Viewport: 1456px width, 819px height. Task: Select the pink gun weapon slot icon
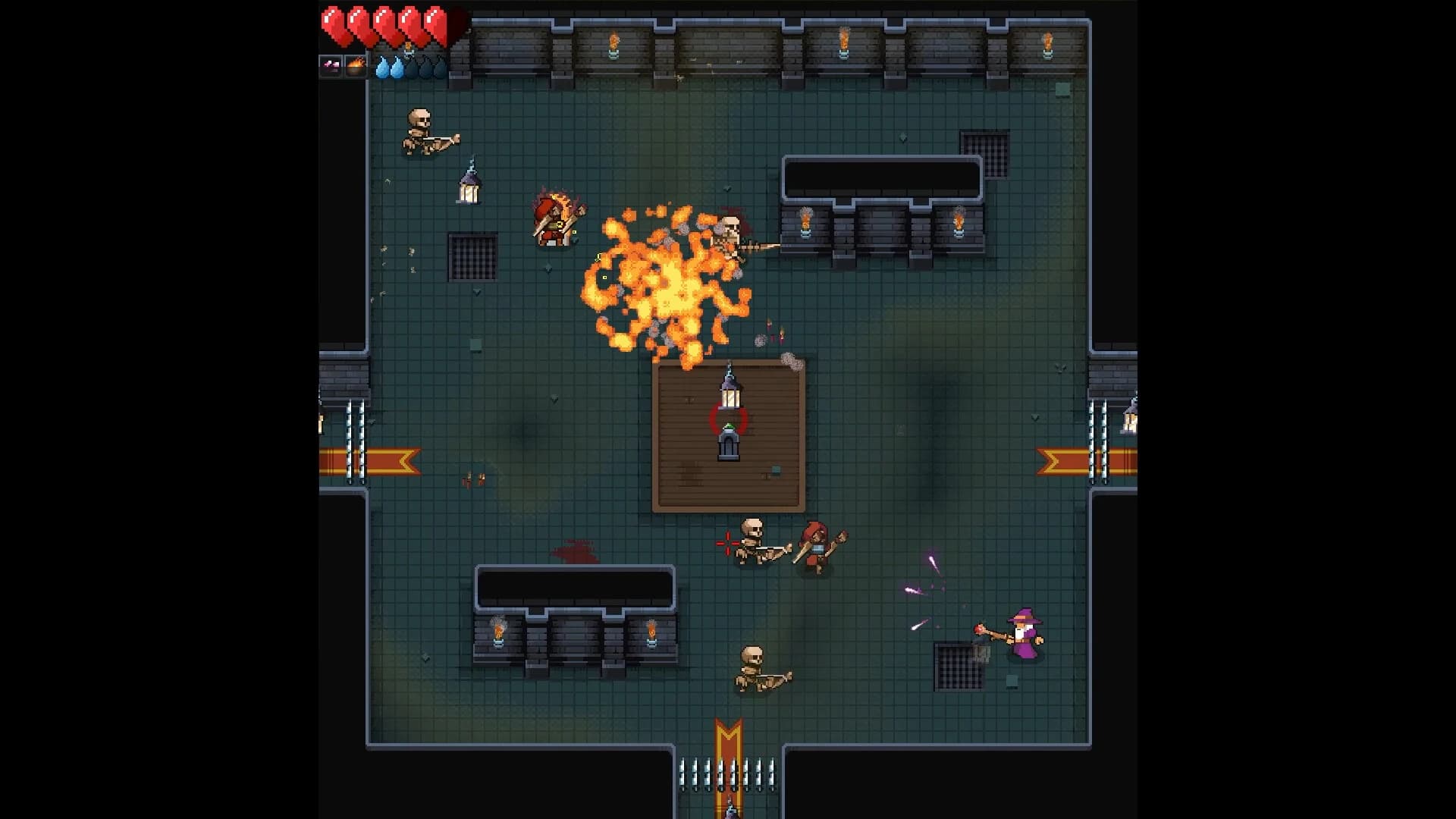click(331, 67)
